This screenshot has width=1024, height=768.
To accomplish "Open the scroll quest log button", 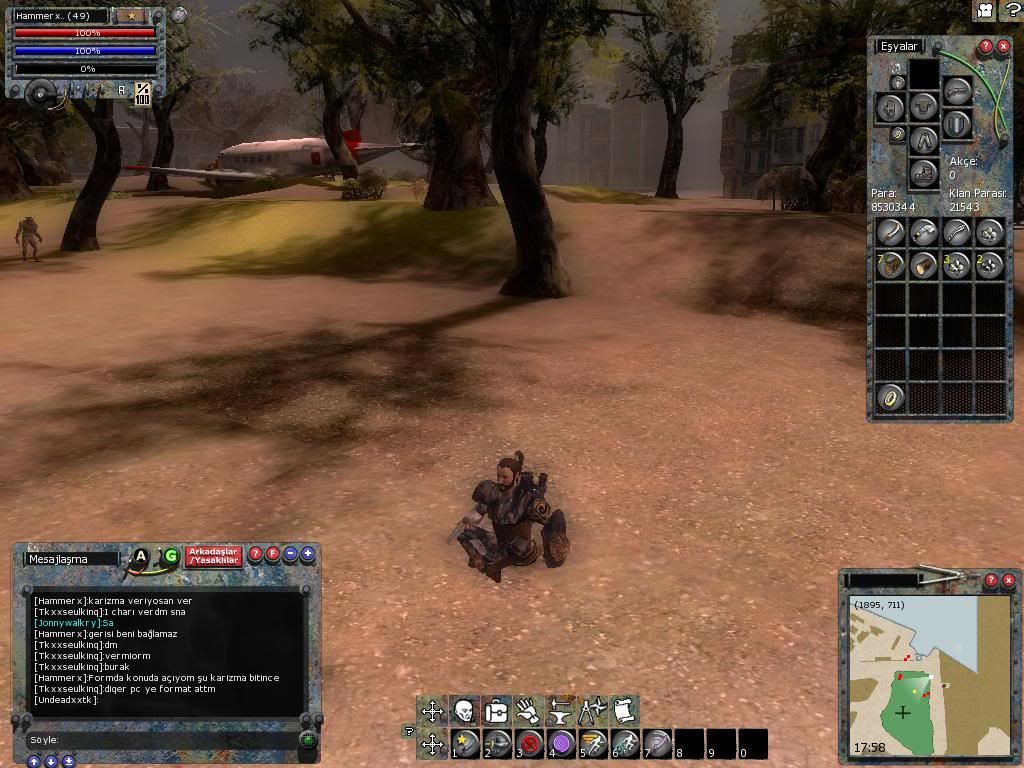I will (624, 711).
